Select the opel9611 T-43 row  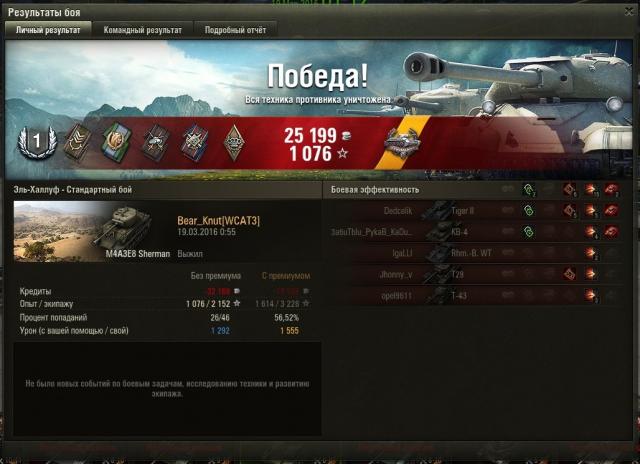480,296
